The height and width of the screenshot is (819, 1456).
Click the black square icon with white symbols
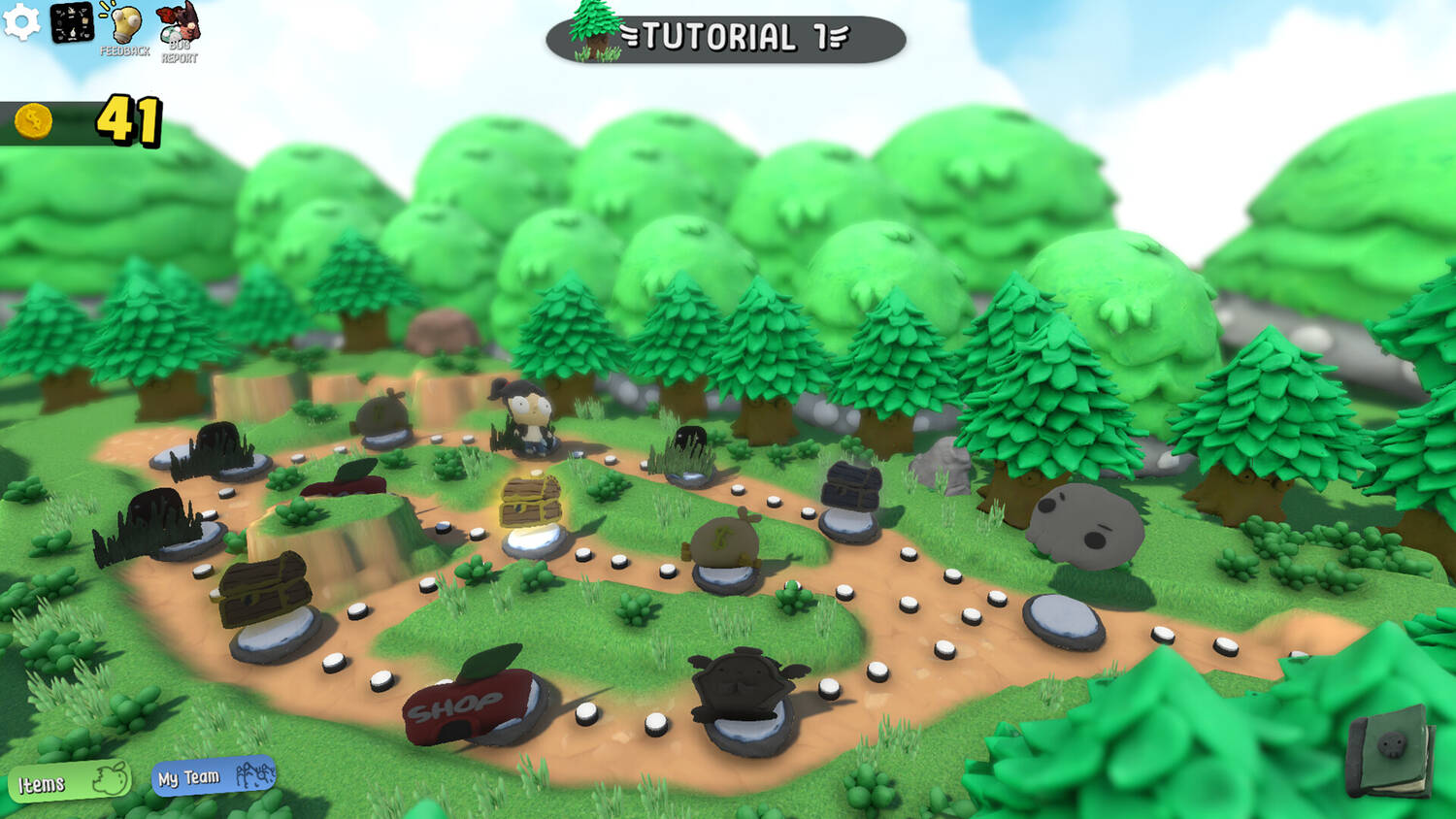point(72,23)
